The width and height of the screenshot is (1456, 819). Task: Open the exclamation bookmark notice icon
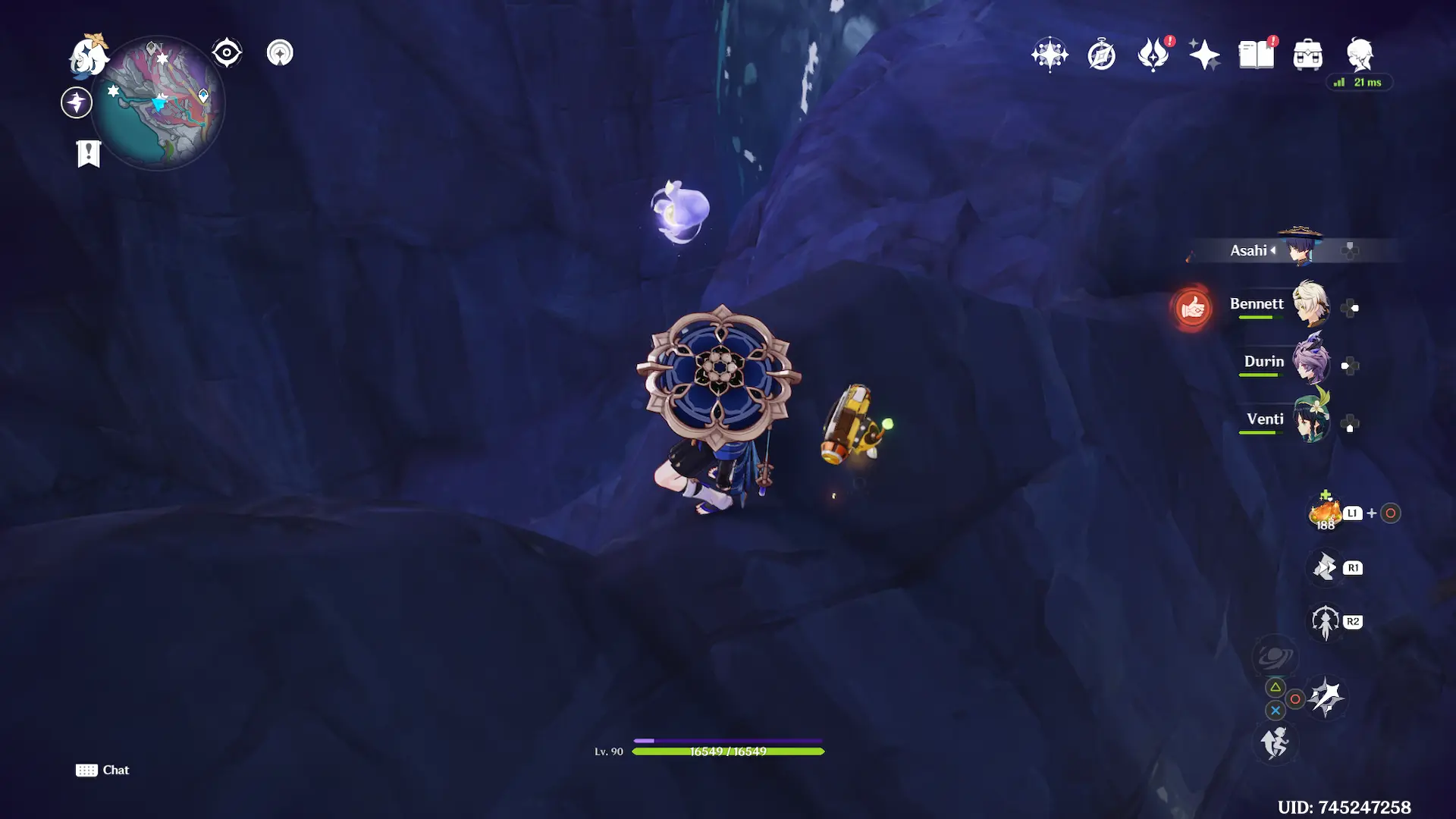click(89, 153)
